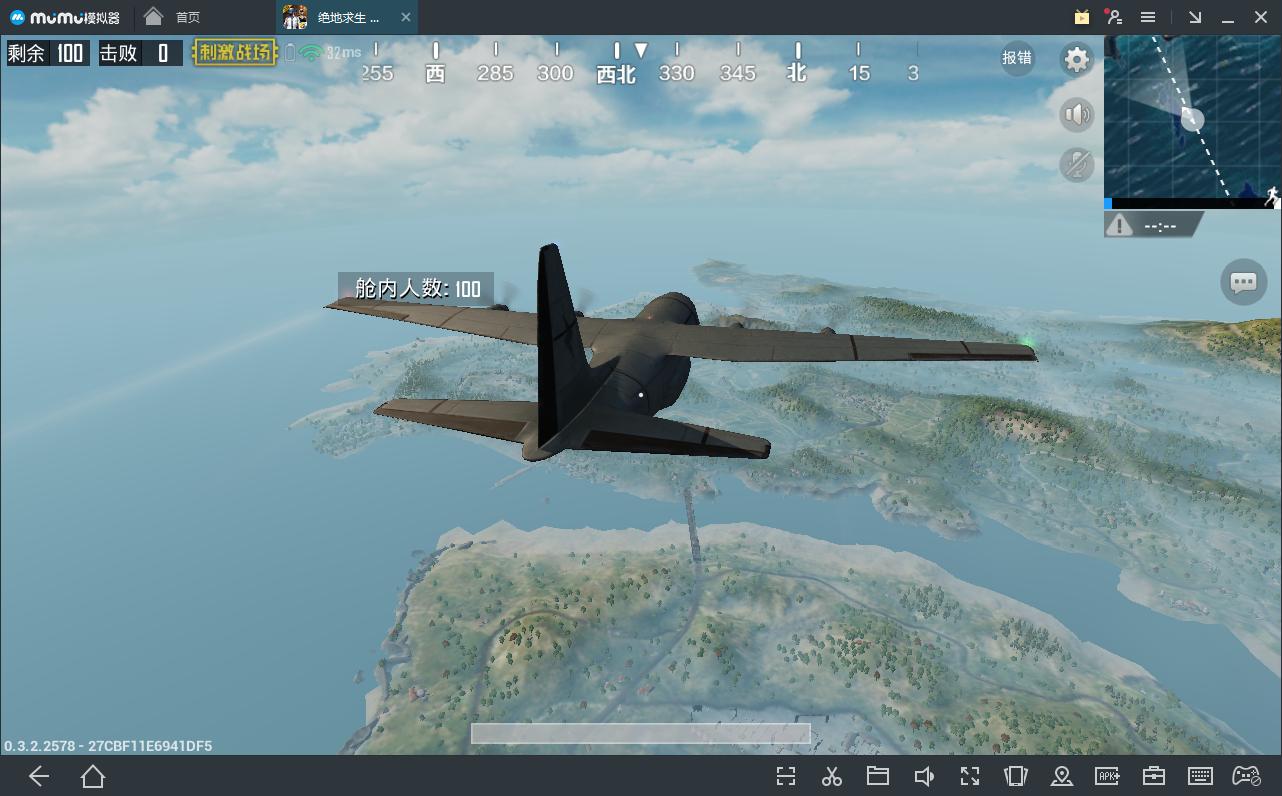Switch to the 首页 home tab

(x=173, y=17)
